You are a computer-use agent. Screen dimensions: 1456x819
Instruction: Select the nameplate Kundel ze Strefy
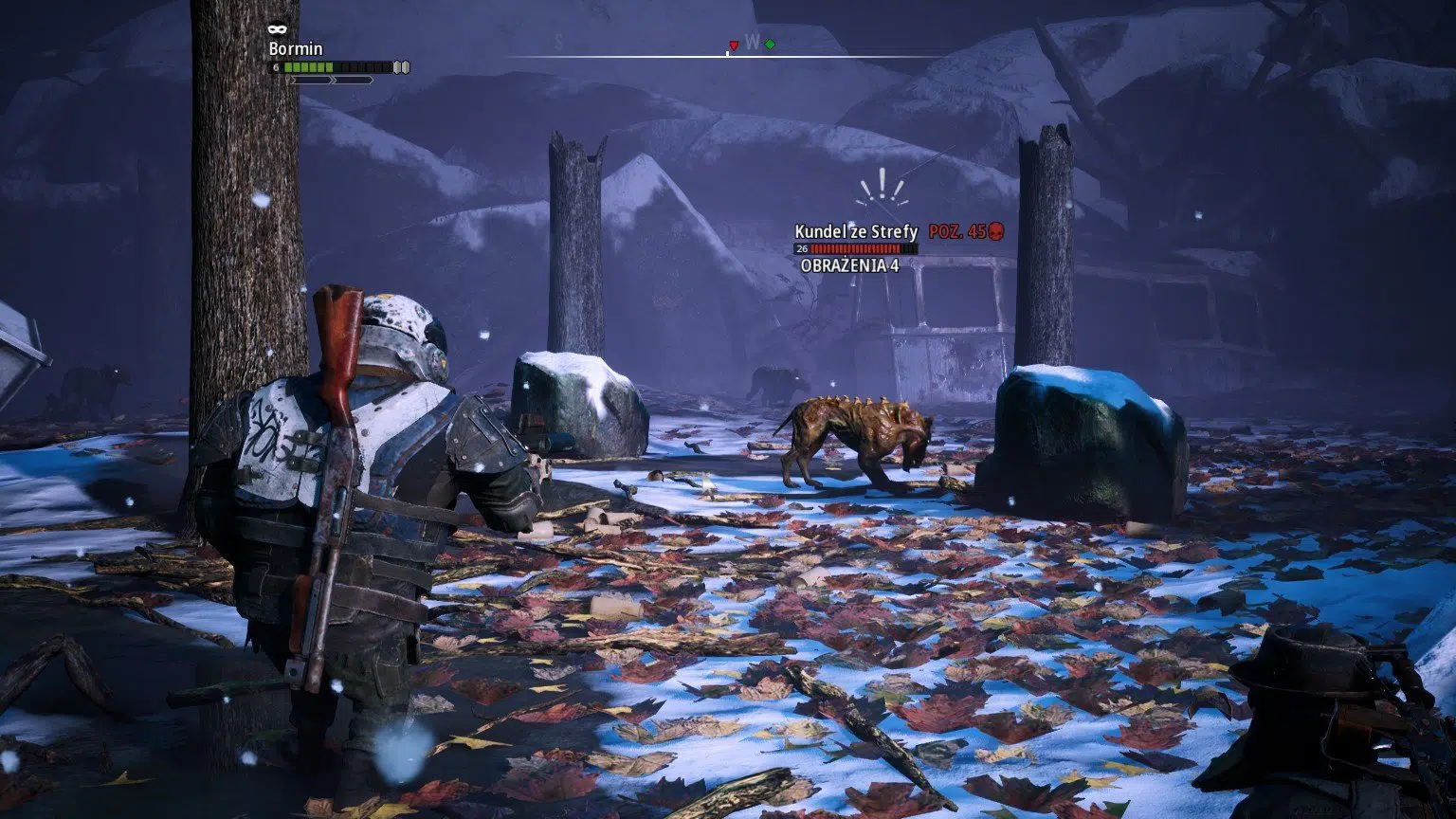click(x=856, y=228)
